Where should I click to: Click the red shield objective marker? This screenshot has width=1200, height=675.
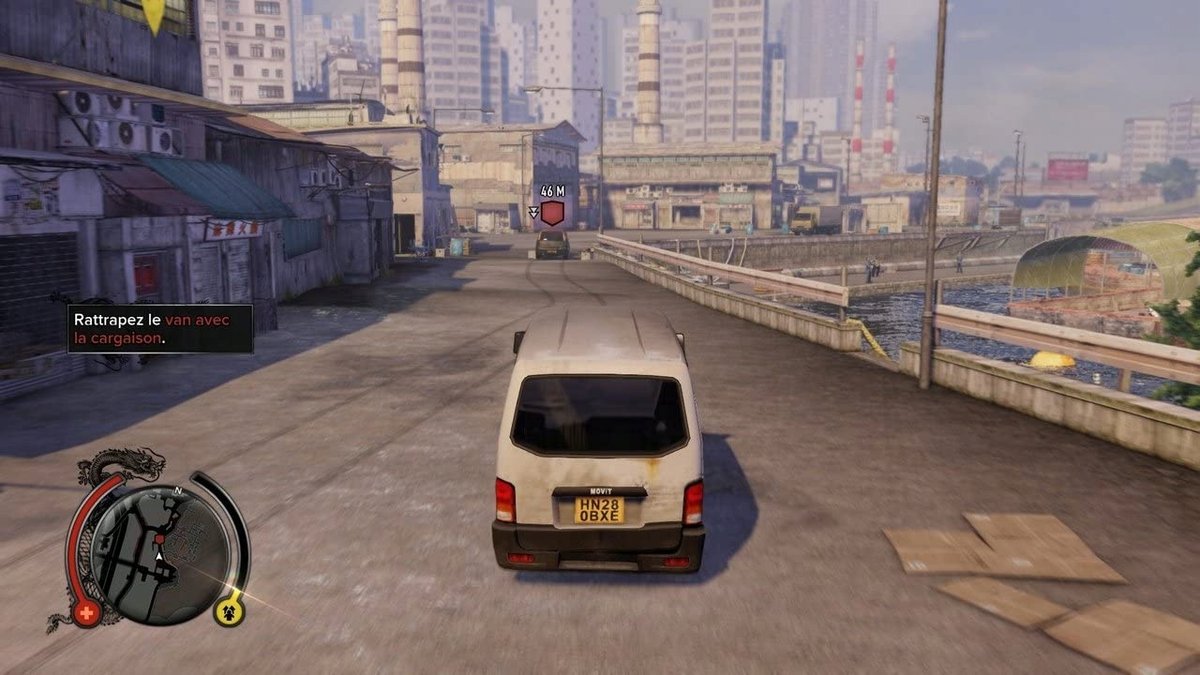pos(552,213)
